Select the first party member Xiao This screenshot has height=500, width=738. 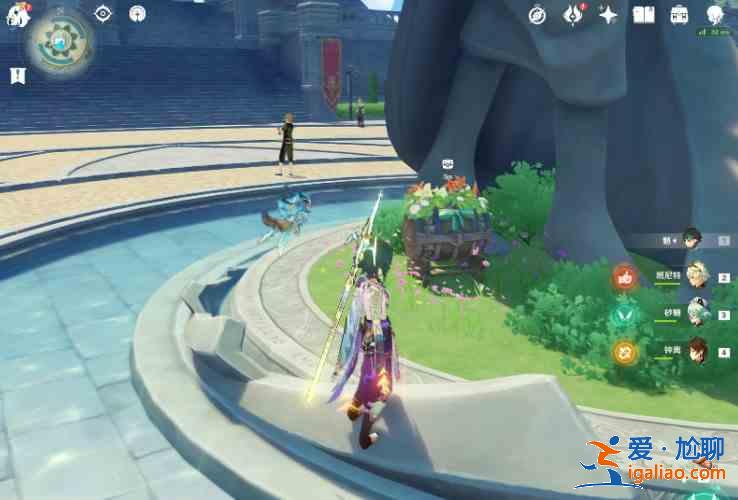click(x=692, y=239)
